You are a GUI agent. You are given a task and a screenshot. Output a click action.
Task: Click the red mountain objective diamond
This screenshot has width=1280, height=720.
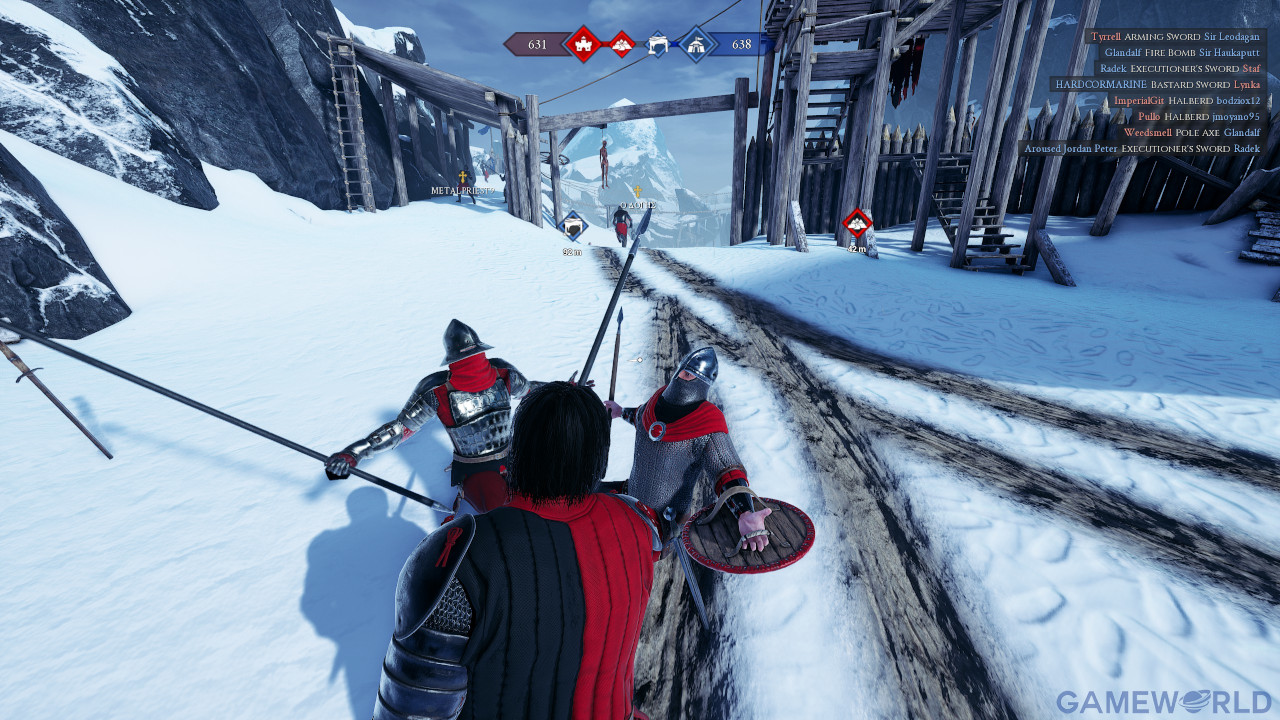tap(623, 44)
